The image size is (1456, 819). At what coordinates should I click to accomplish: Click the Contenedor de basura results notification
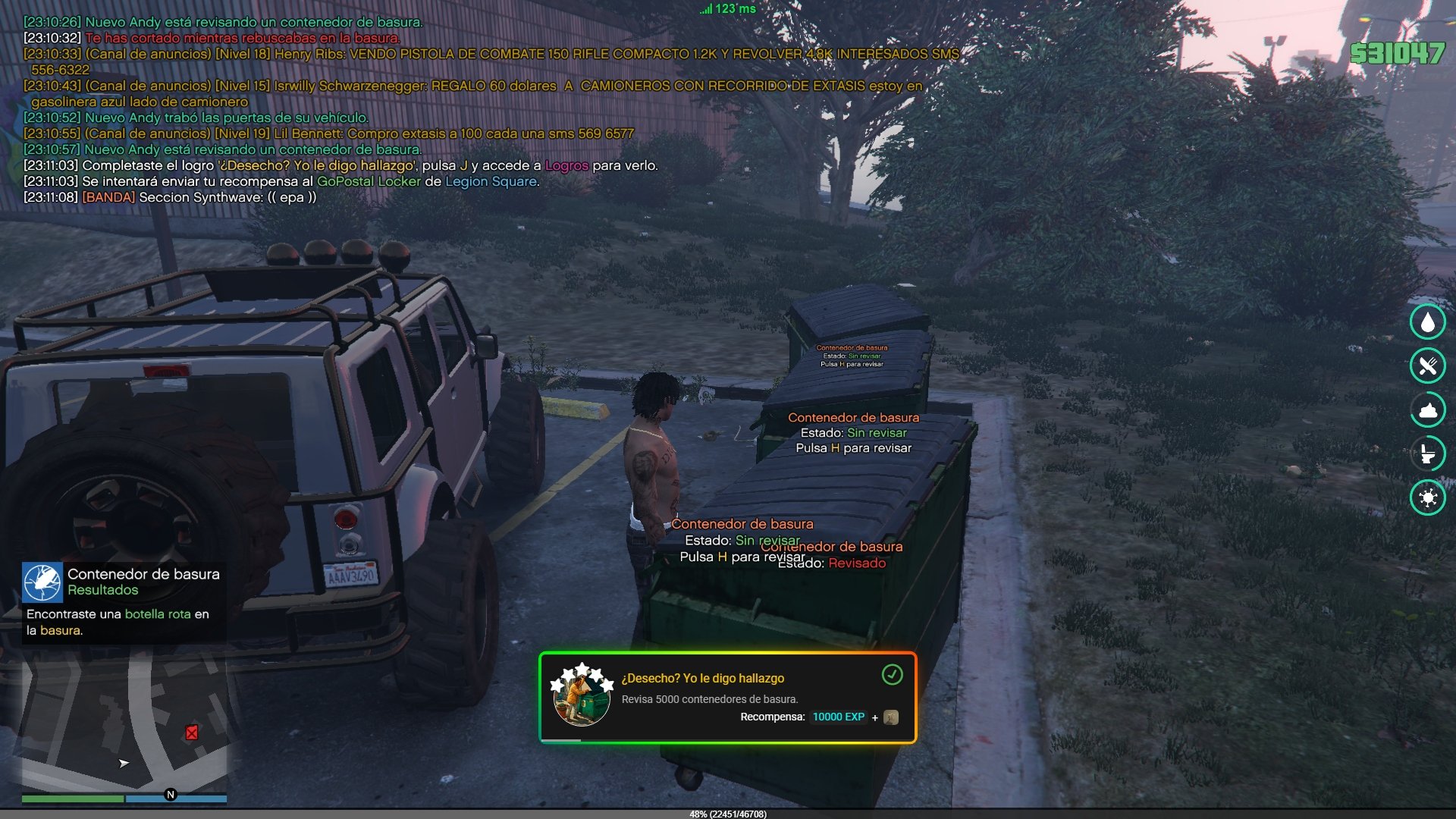tap(124, 603)
